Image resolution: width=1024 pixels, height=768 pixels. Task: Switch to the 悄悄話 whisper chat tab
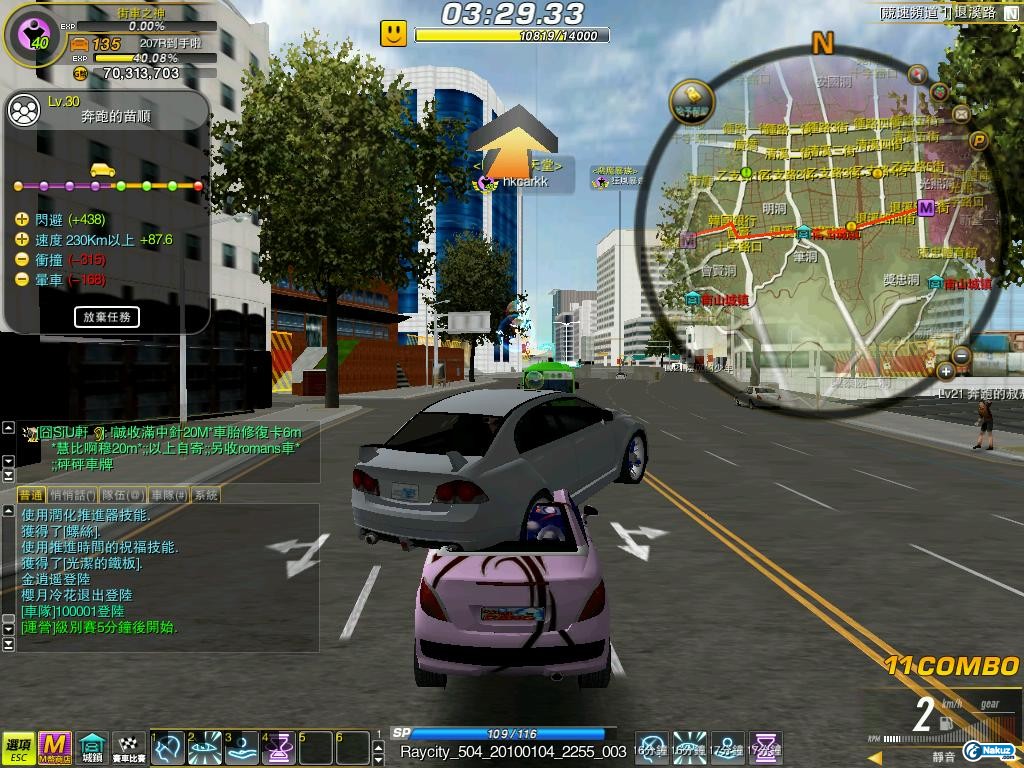[72, 495]
